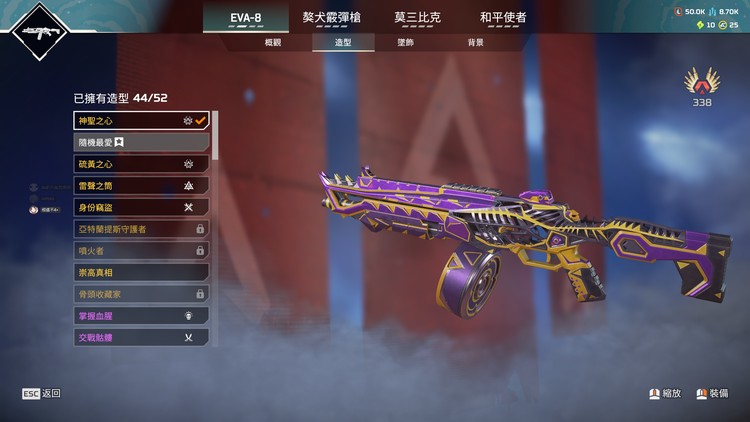Click the 返回 back button
Image resolution: width=750 pixels, height=422 pixels.
42,394
